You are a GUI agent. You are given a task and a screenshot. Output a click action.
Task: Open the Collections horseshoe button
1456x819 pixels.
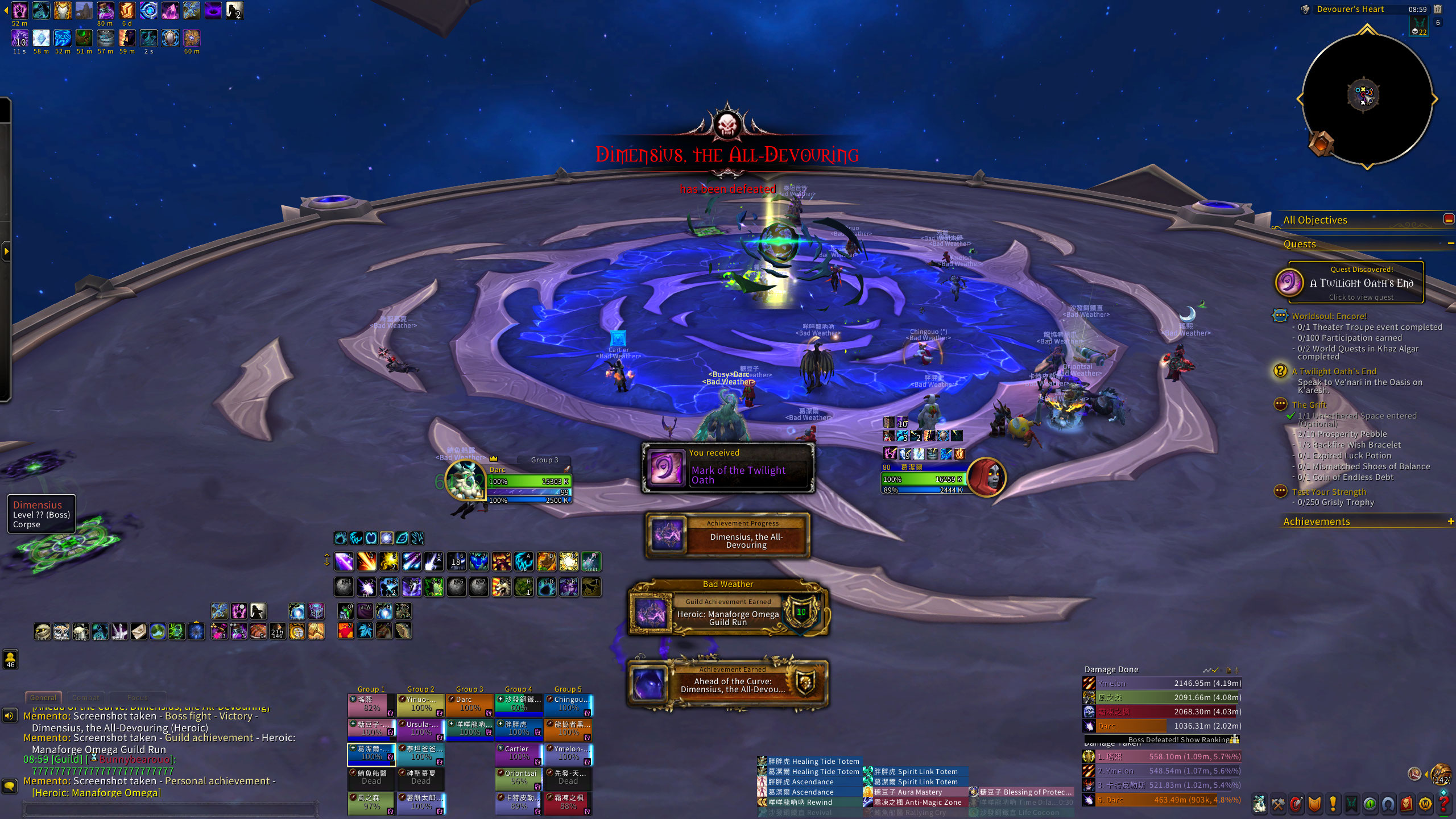pyautogui.click(x=1388, y=804)
